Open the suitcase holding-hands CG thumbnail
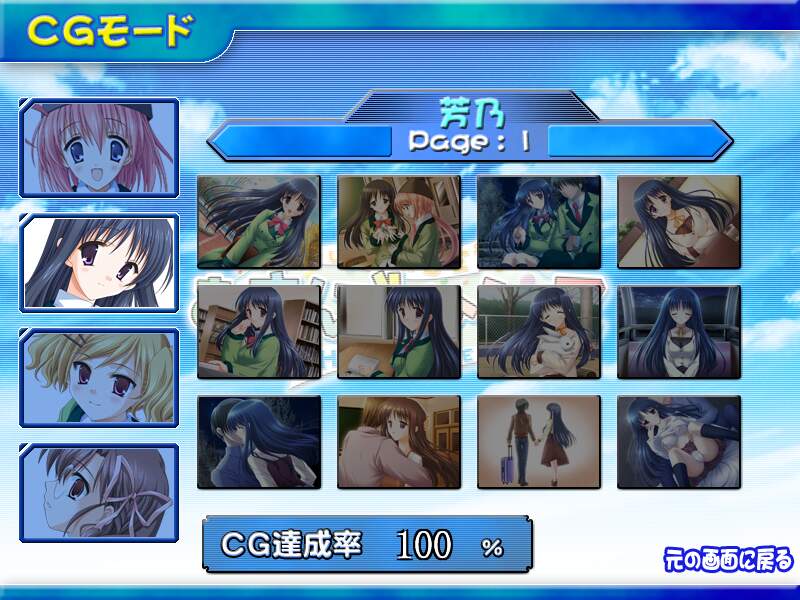The width and height of the screenshot is (800, 600). (x=539, y=442)
